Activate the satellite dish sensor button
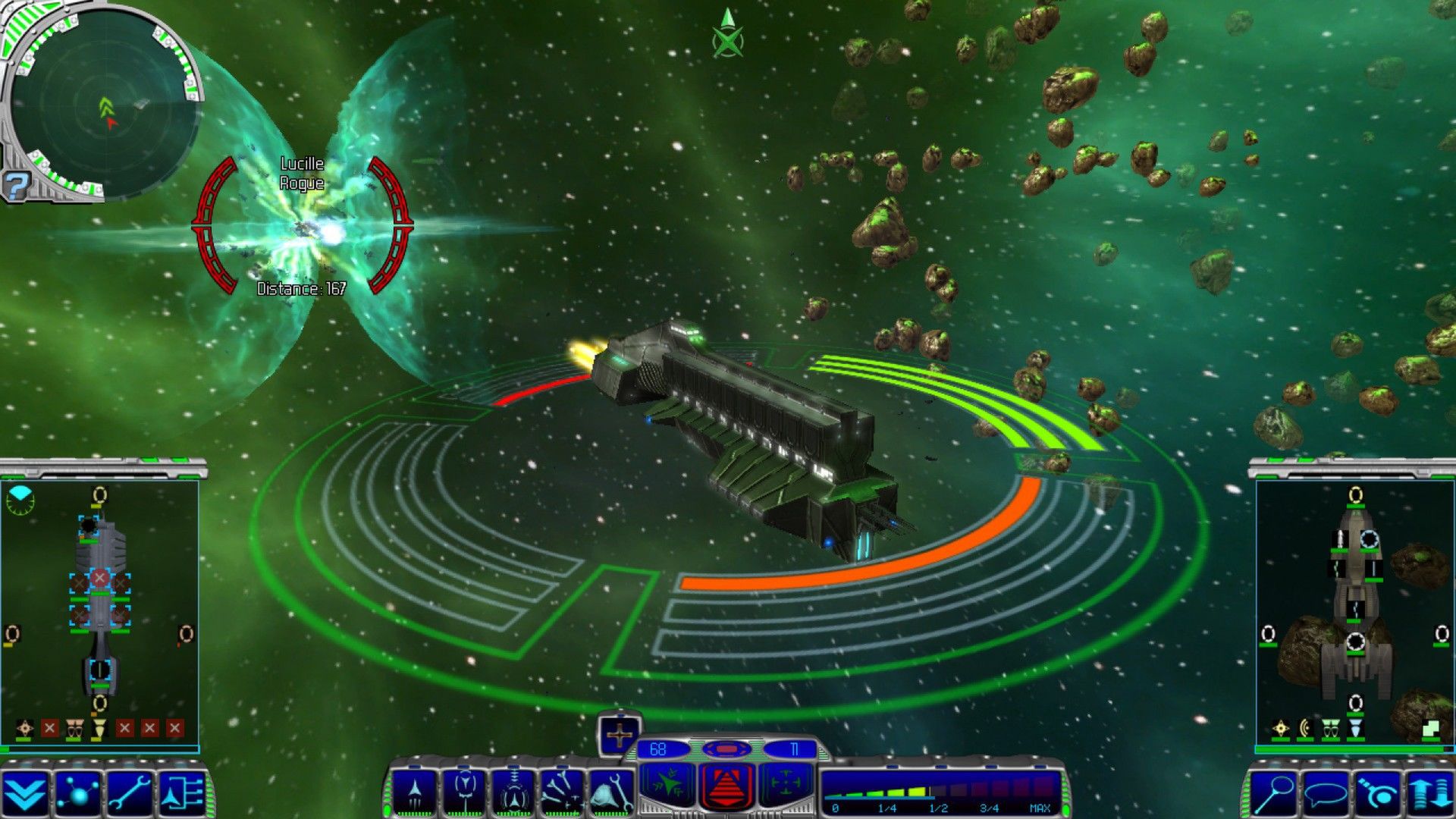Image resolution: width=1456 pixels, height=819 pixels. [x=1379, y=793]
